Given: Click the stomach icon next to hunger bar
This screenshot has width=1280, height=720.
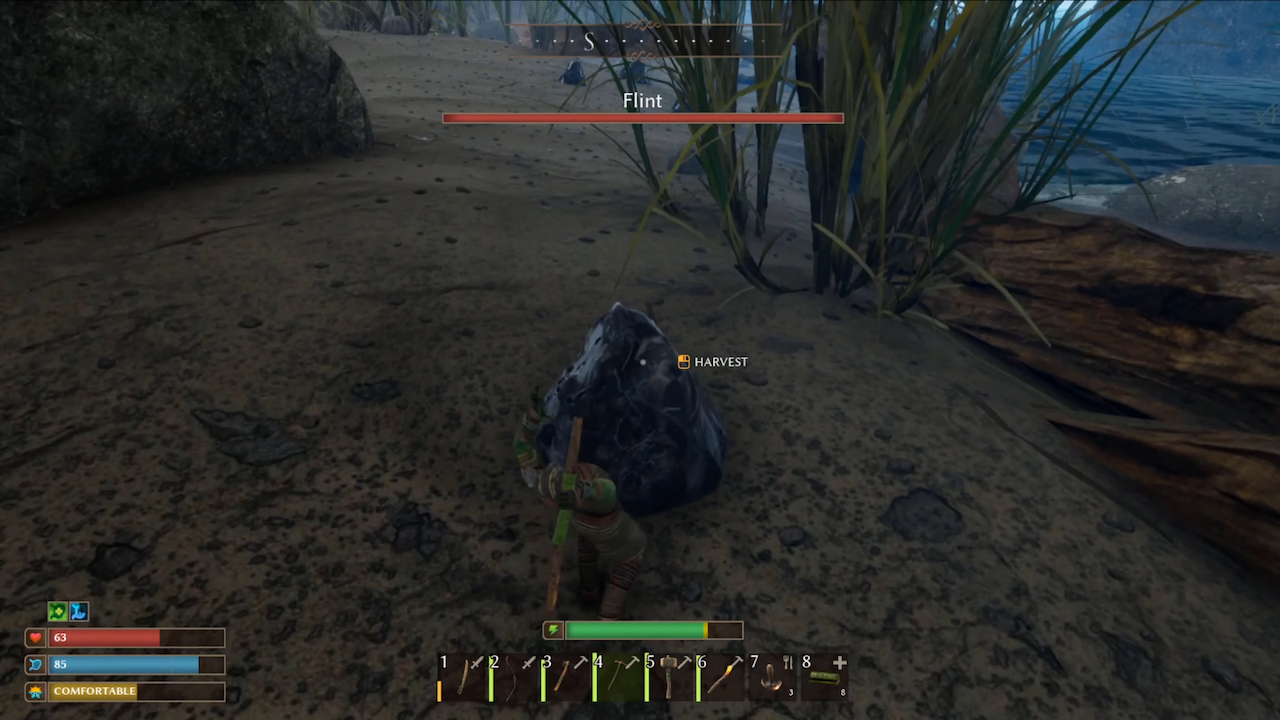Looking at the screenshot, I should (36, 664).
